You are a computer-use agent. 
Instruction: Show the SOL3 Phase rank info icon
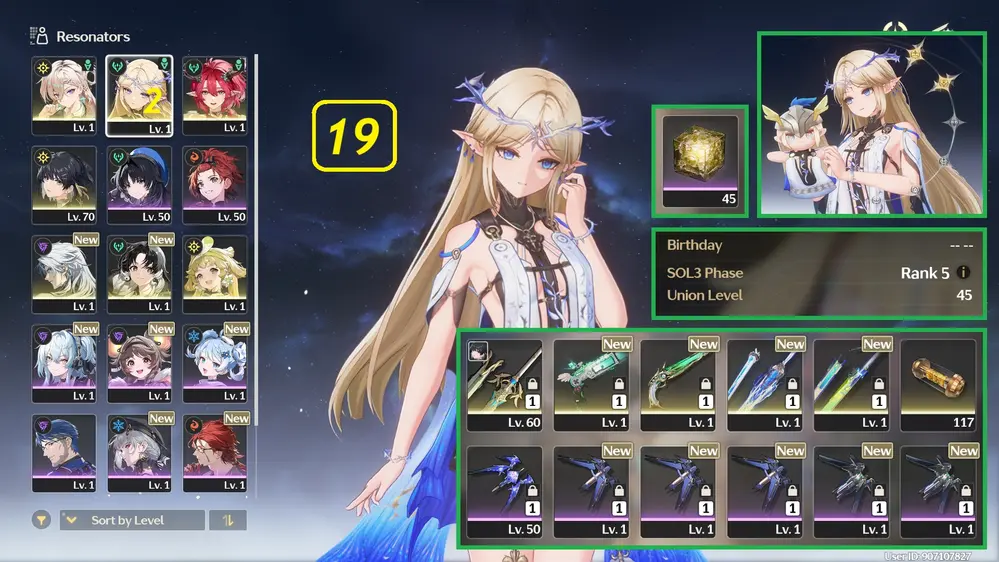(964, 272)
